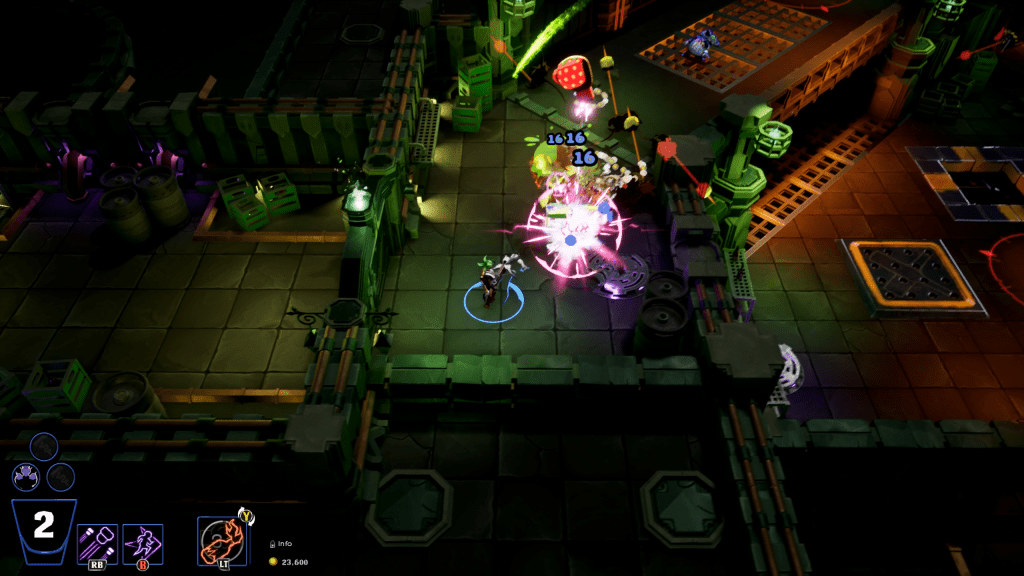1024x576 pixels.
Task: Trigger the purple dash ability
Action: (143, 543)
